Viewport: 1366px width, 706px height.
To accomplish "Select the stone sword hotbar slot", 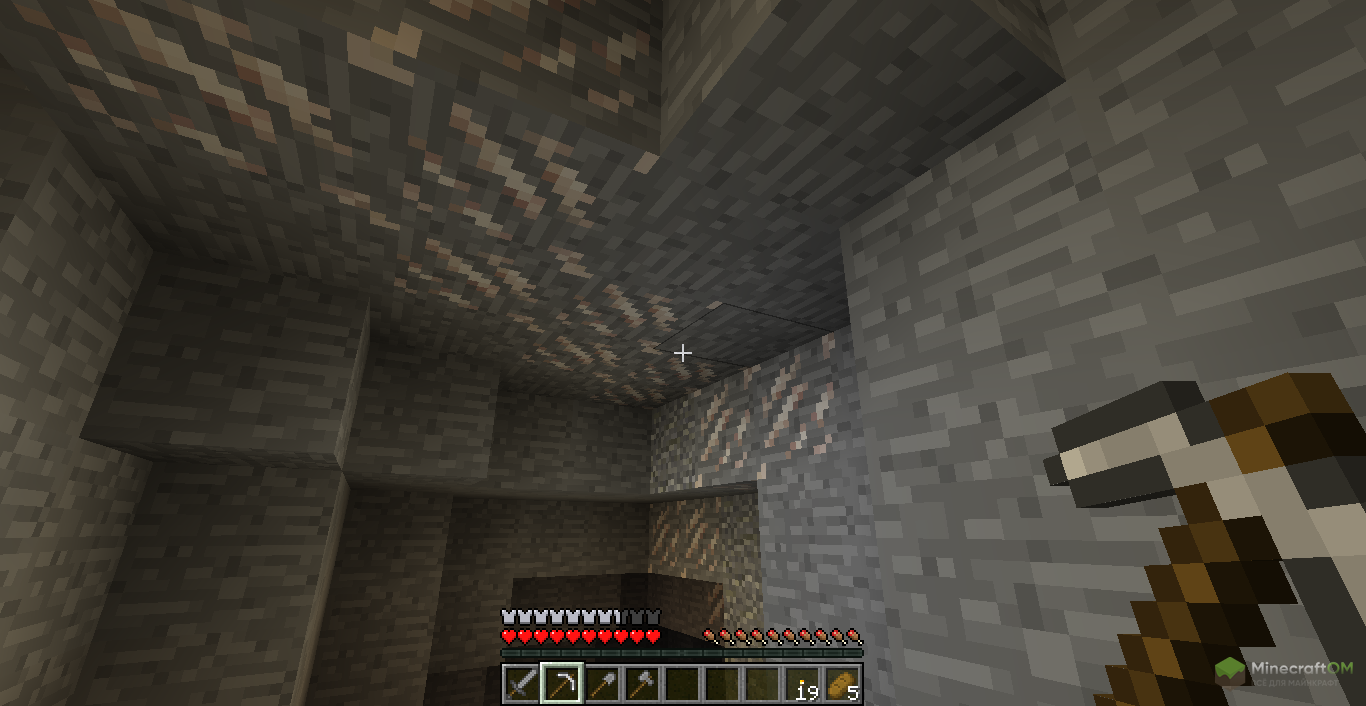I will click(x=521, y=685).
